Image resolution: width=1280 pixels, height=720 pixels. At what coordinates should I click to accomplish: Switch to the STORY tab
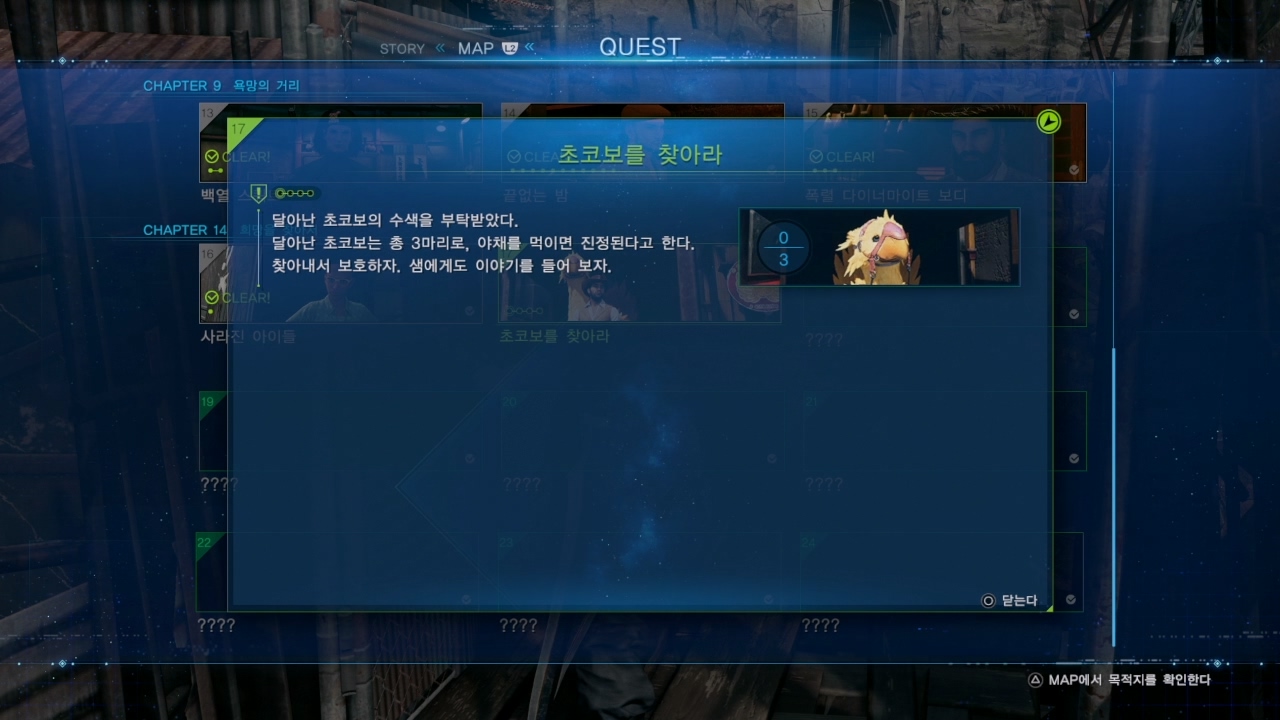click(402, 48)
